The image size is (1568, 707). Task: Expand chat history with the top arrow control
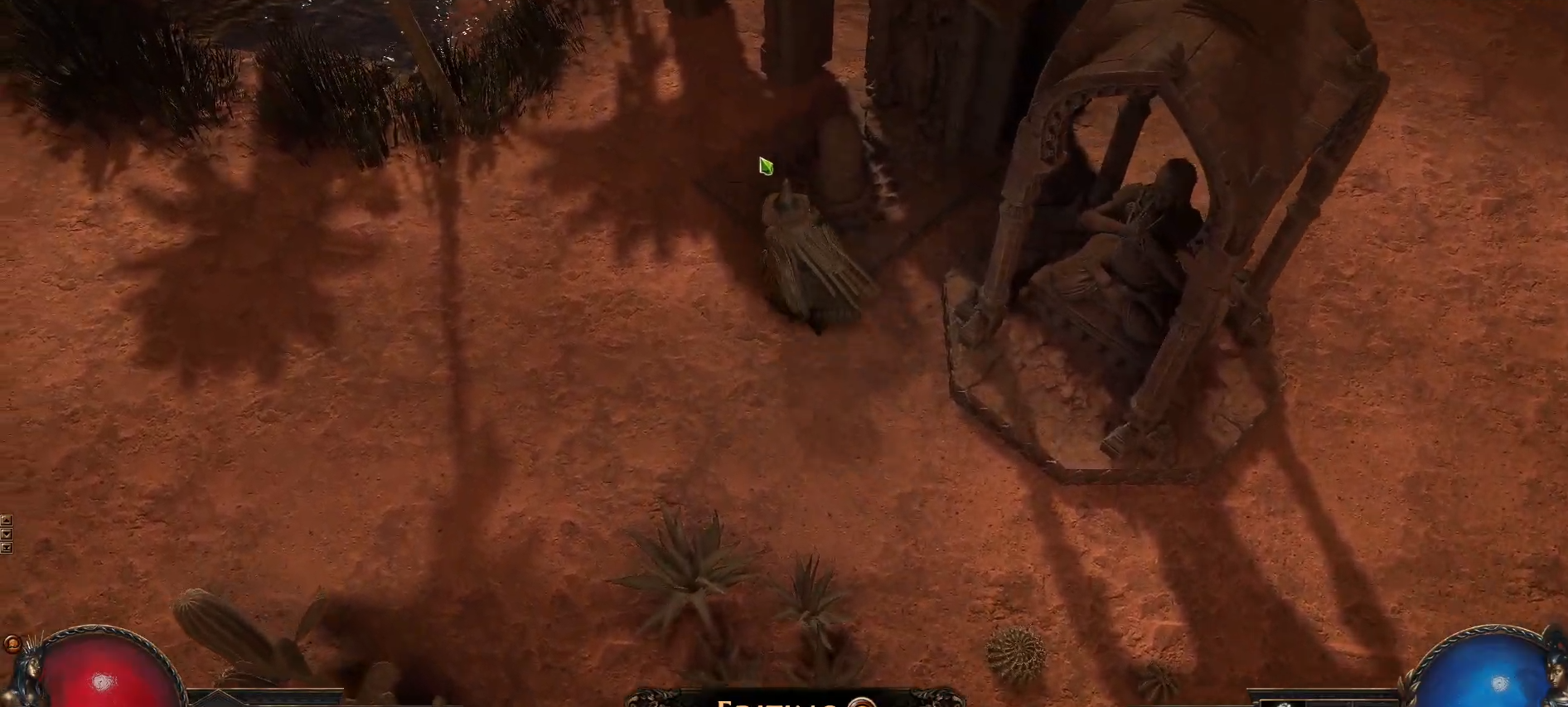7,520
